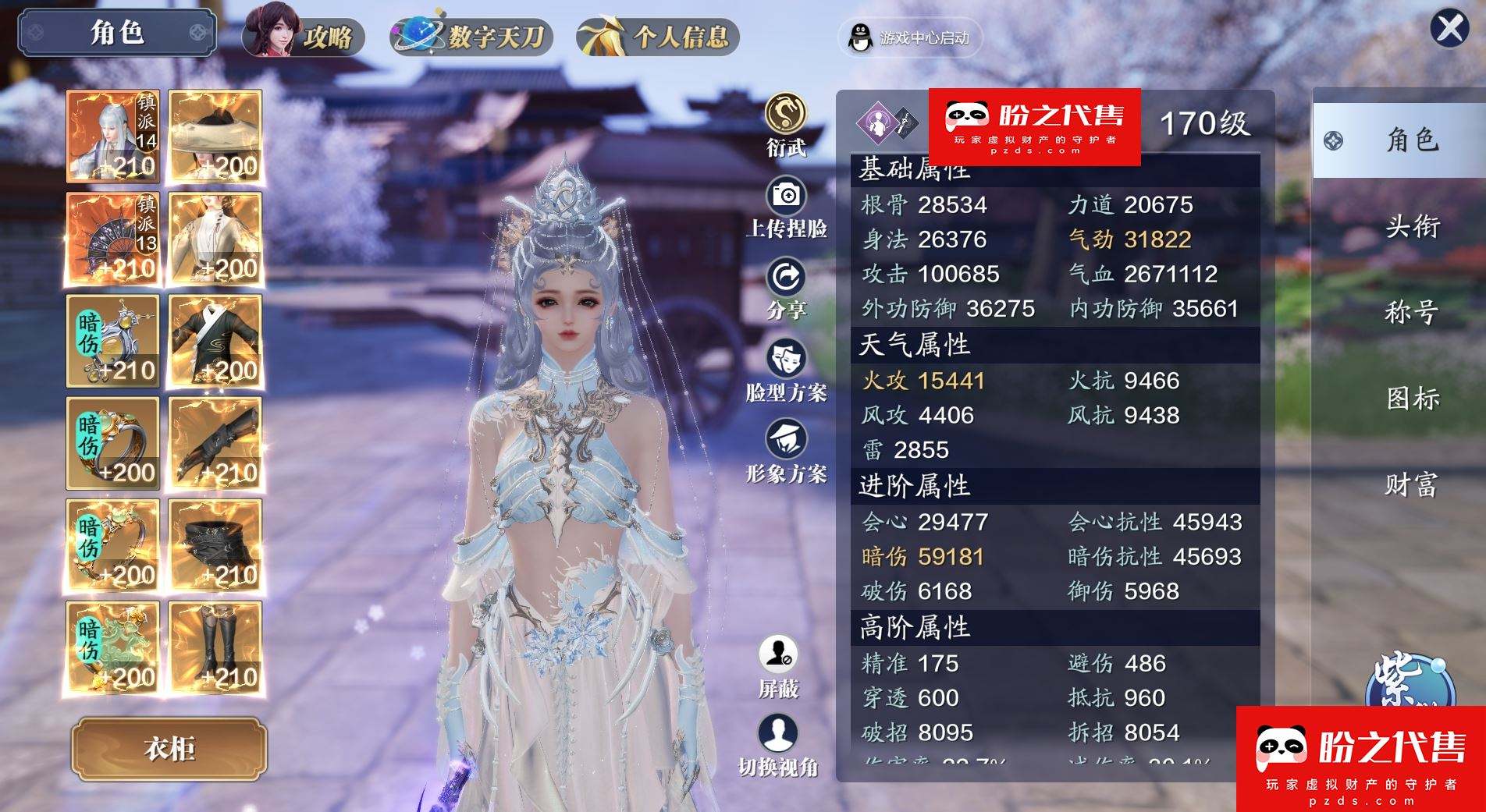Close the character panel with the X

click(1449, 29)
